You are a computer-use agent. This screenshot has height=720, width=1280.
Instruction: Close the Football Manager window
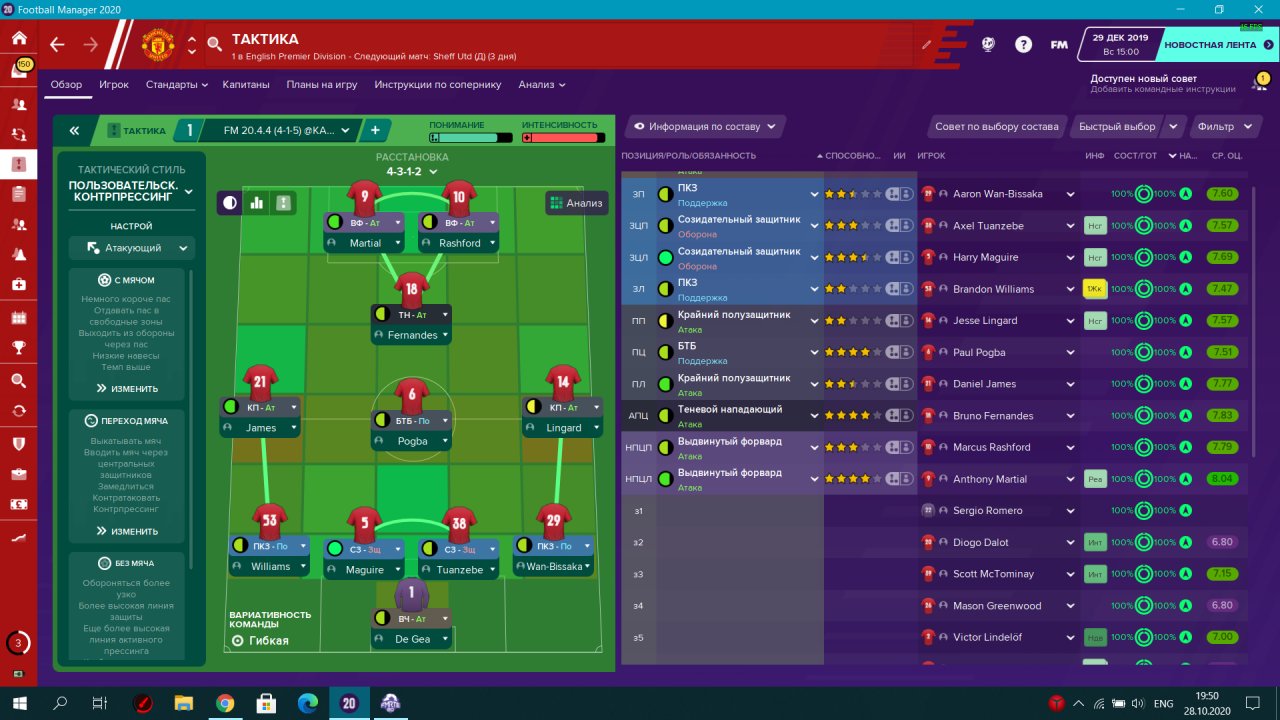[1256, 9]
